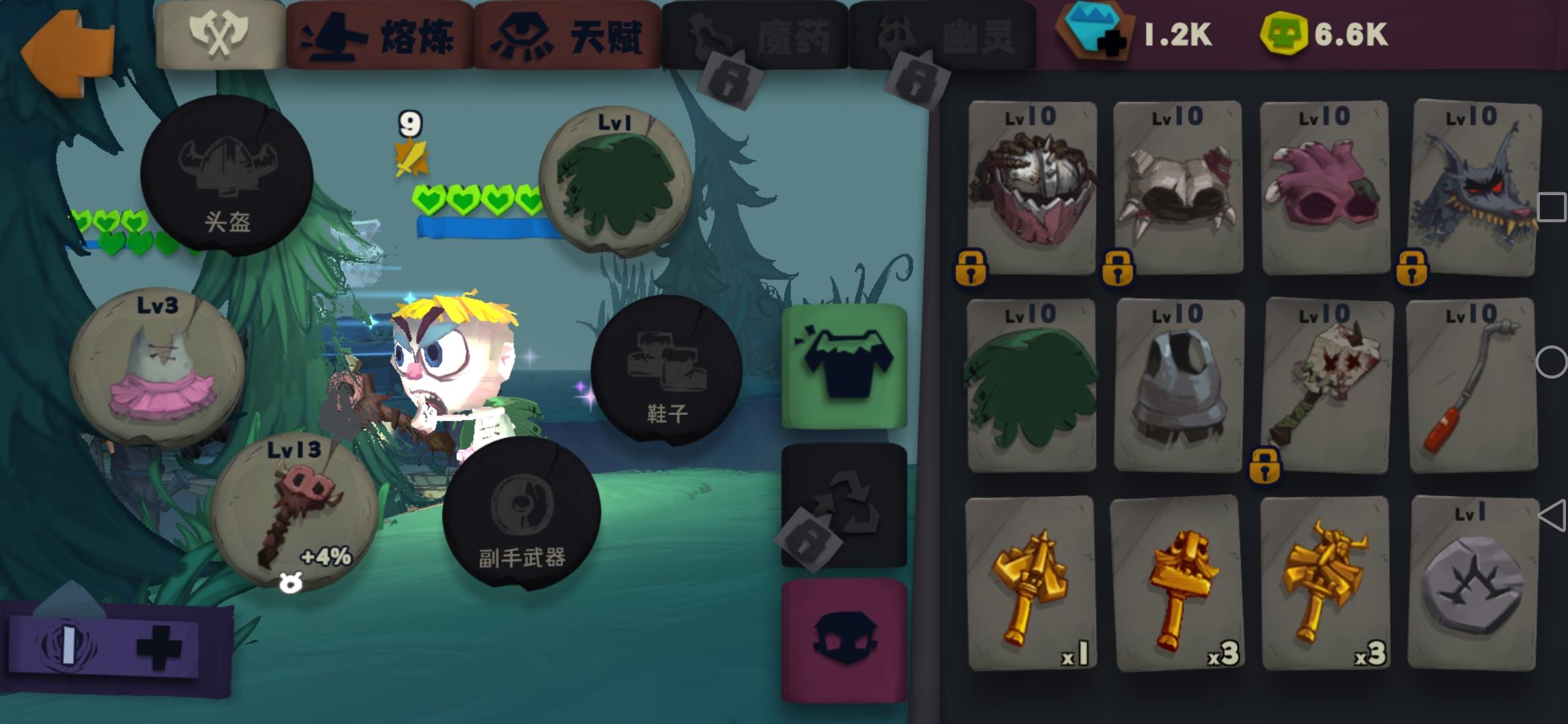Tap the plus to add gems
Viewport: 1568px width, 724px height.
point(1112,44)
